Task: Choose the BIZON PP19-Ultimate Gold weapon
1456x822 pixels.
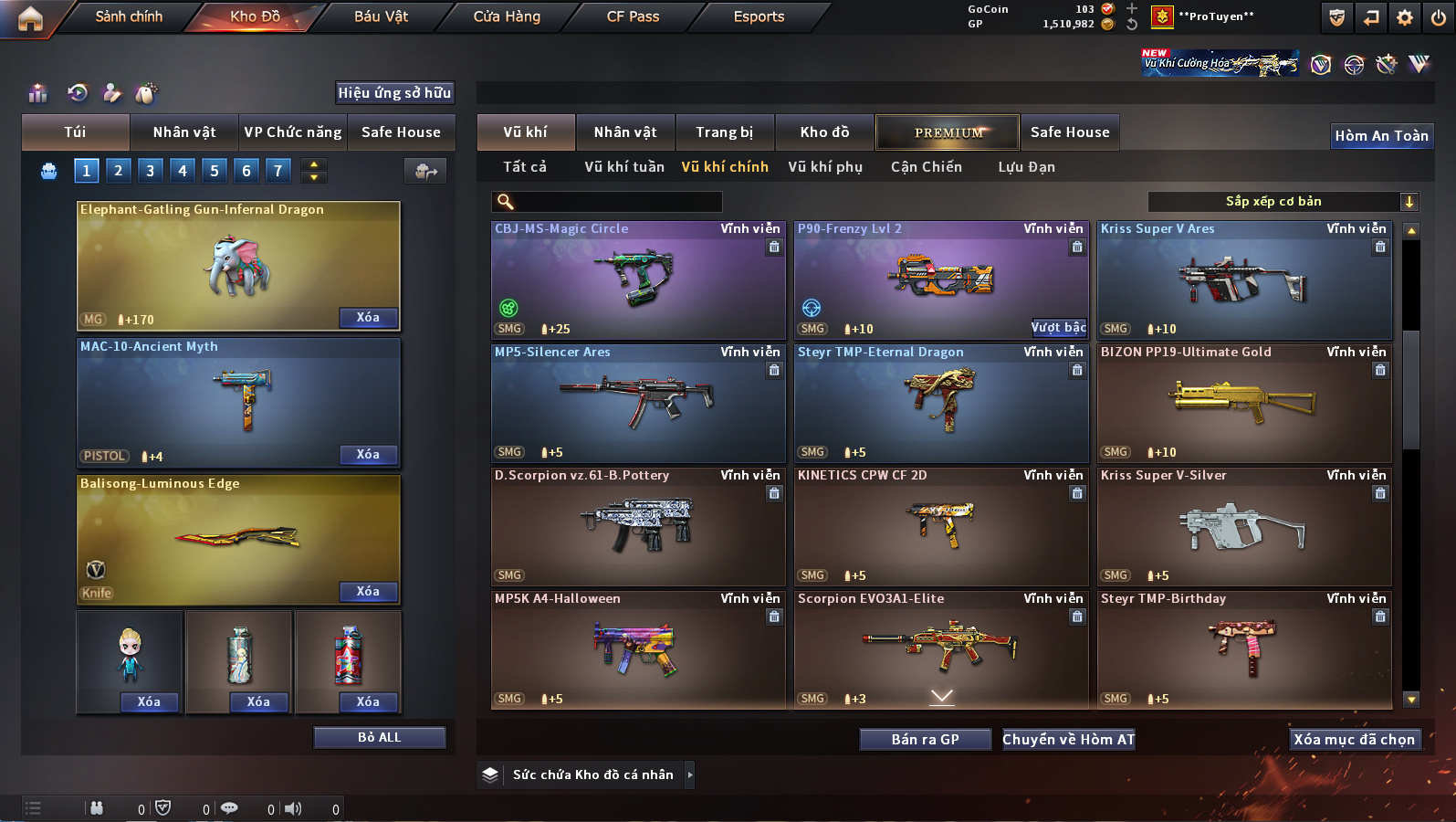Action: 1243,402
